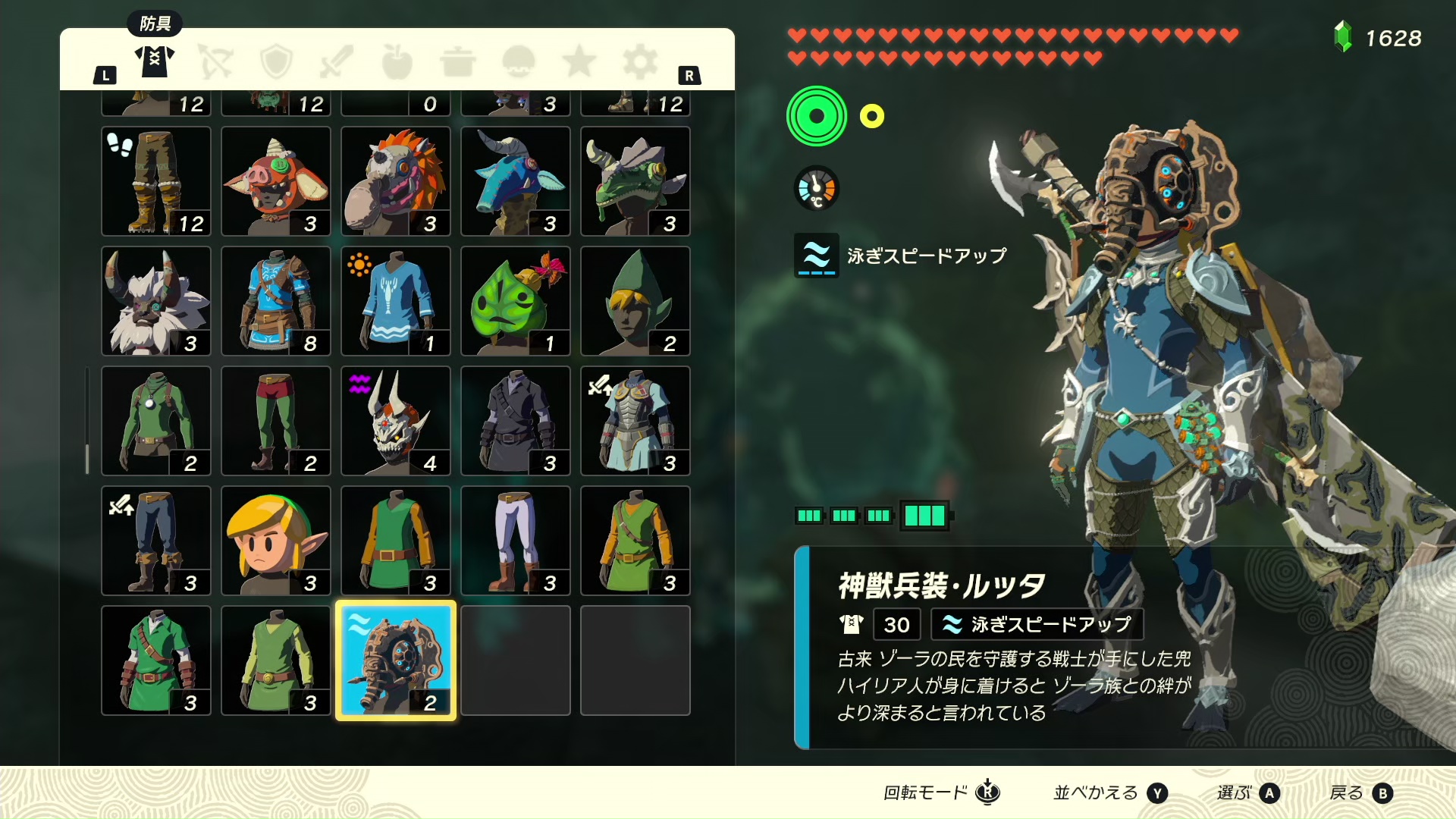Equip the blue lobster shirt

point(395,301)
